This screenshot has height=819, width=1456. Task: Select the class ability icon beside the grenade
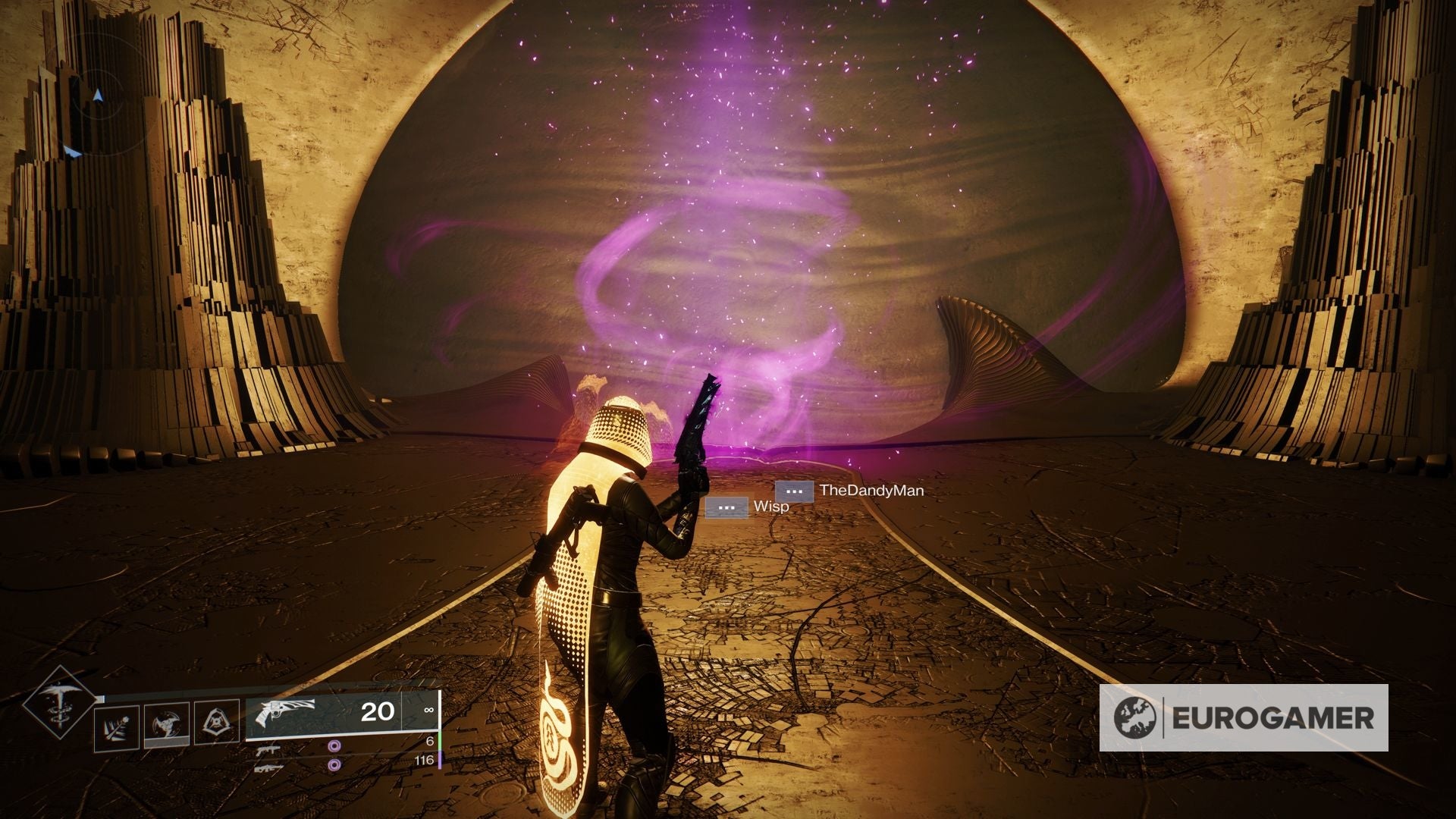(x=218, y=720)
